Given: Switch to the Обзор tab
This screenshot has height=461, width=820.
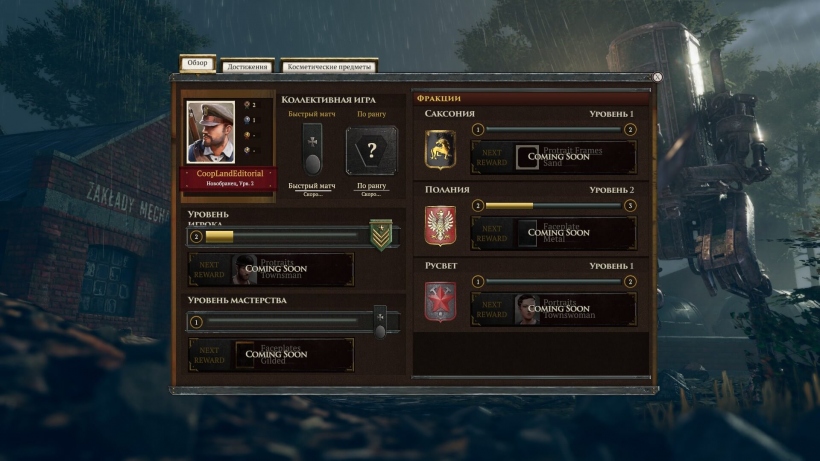Looking at the screenshot, I should (197, 63).
